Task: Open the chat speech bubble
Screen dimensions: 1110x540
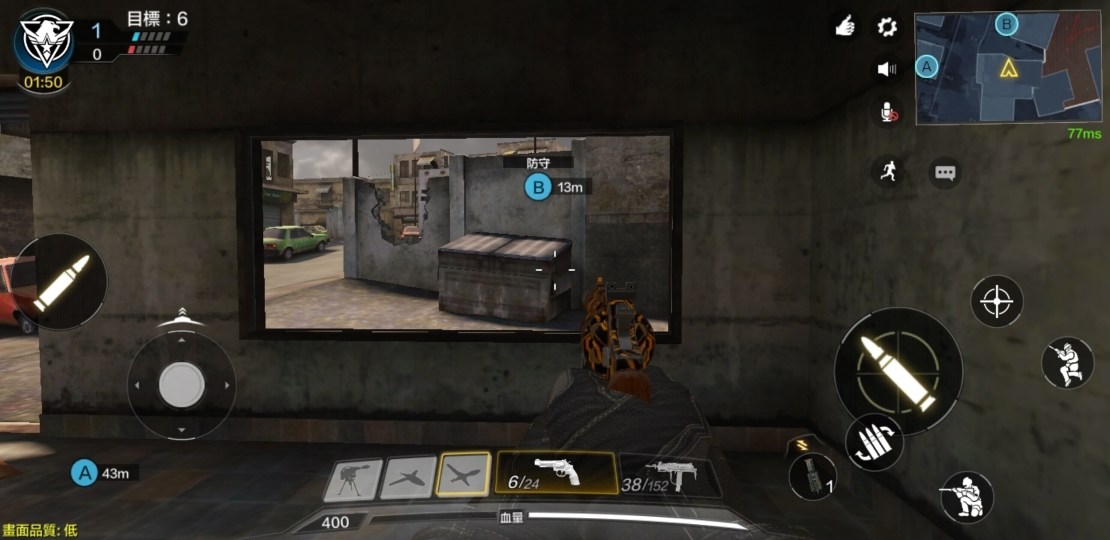Action: (945, 172)
